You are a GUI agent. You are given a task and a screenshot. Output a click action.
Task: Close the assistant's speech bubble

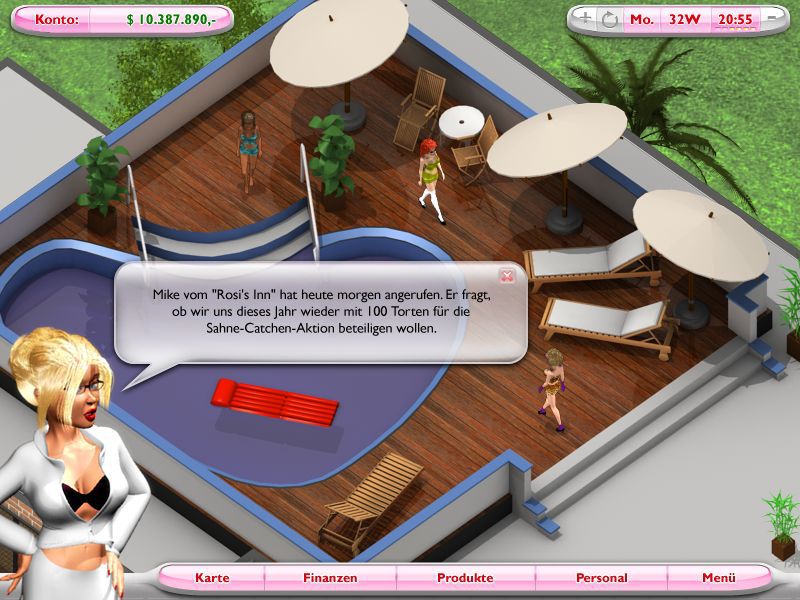[x=507, y=276]
